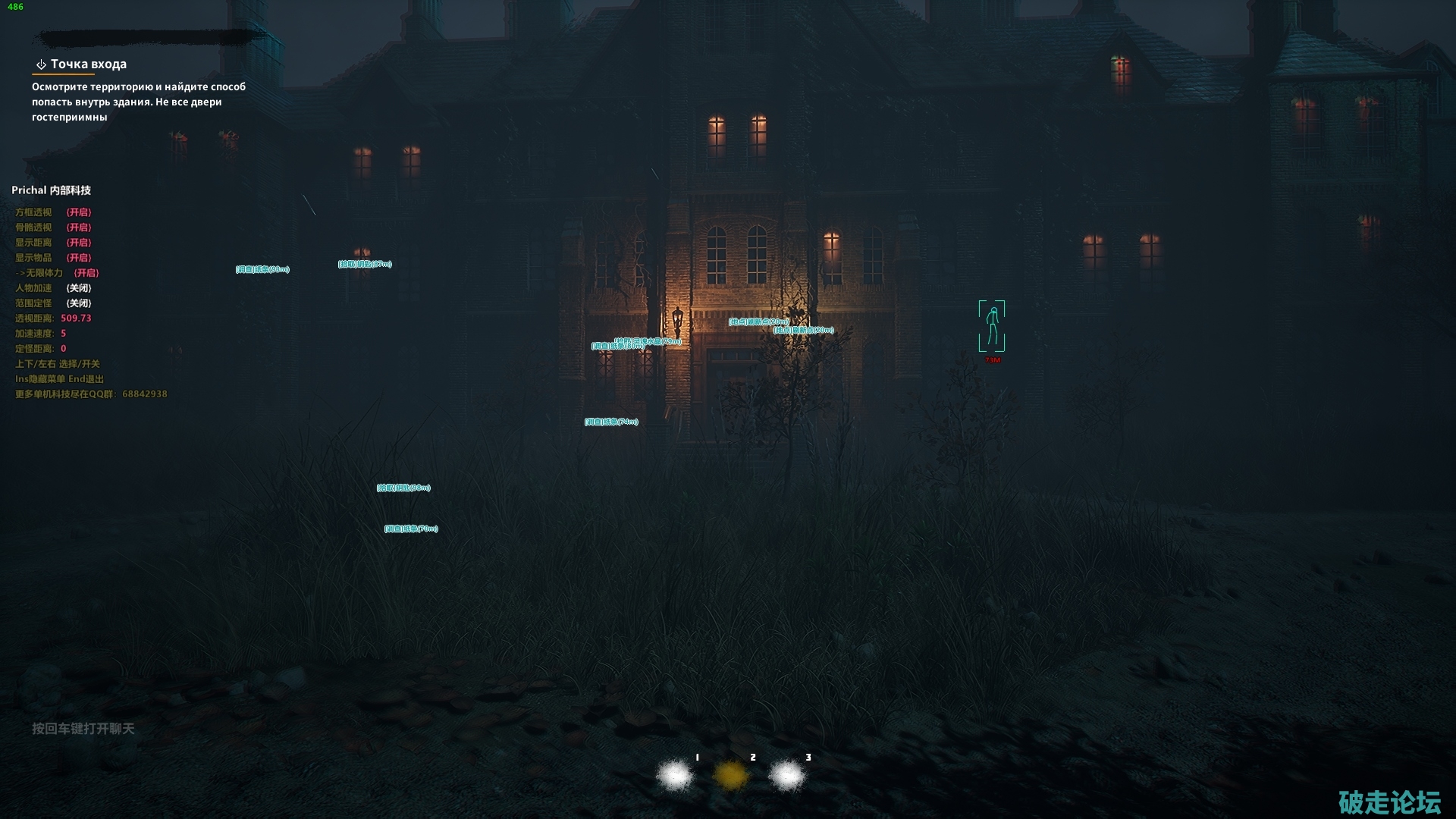
Task: Select the 透视距离 value row
Action: [x=53, y=318]
